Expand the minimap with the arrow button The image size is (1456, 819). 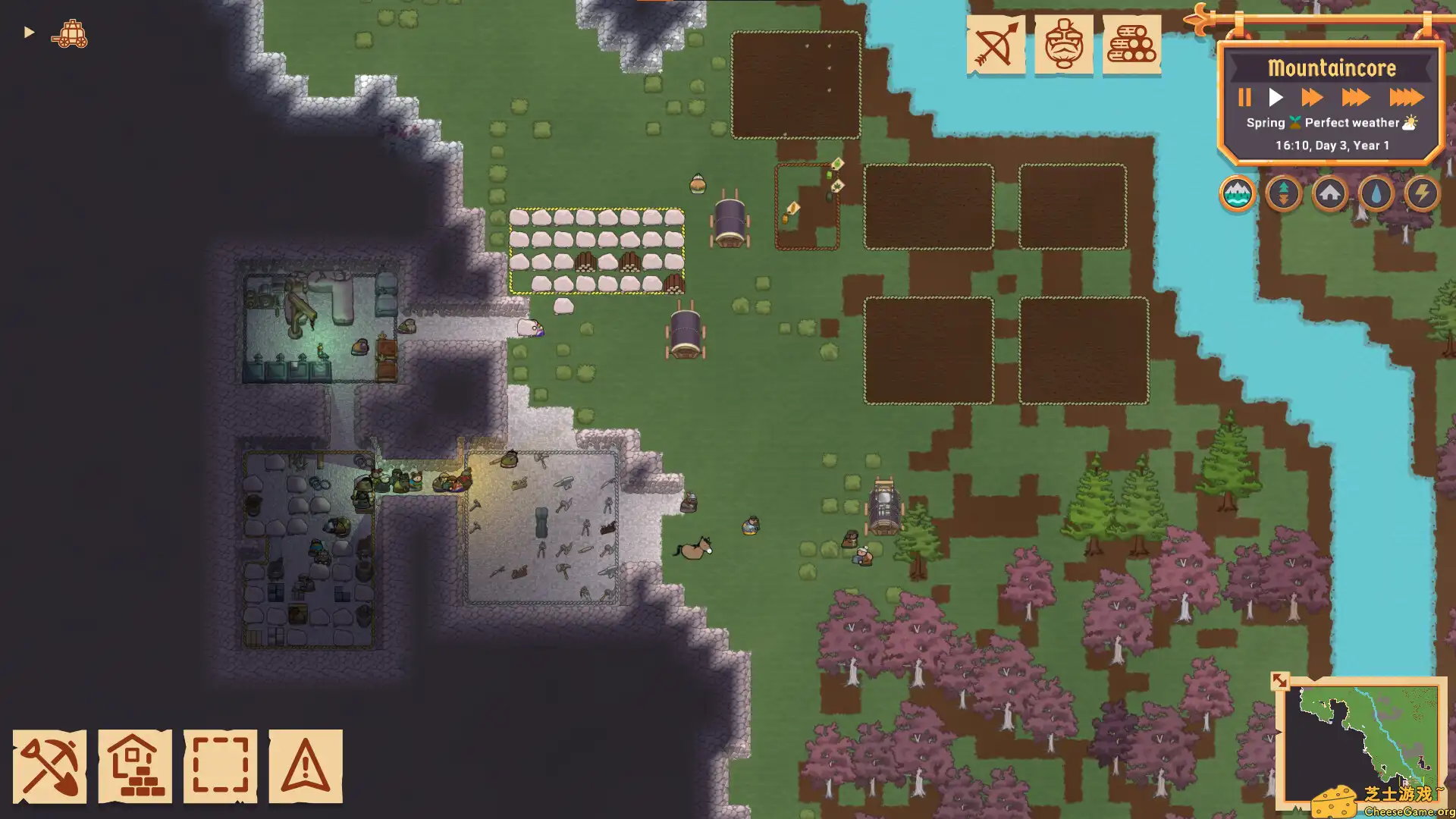pyautogui.click(x=1280, y=681)
